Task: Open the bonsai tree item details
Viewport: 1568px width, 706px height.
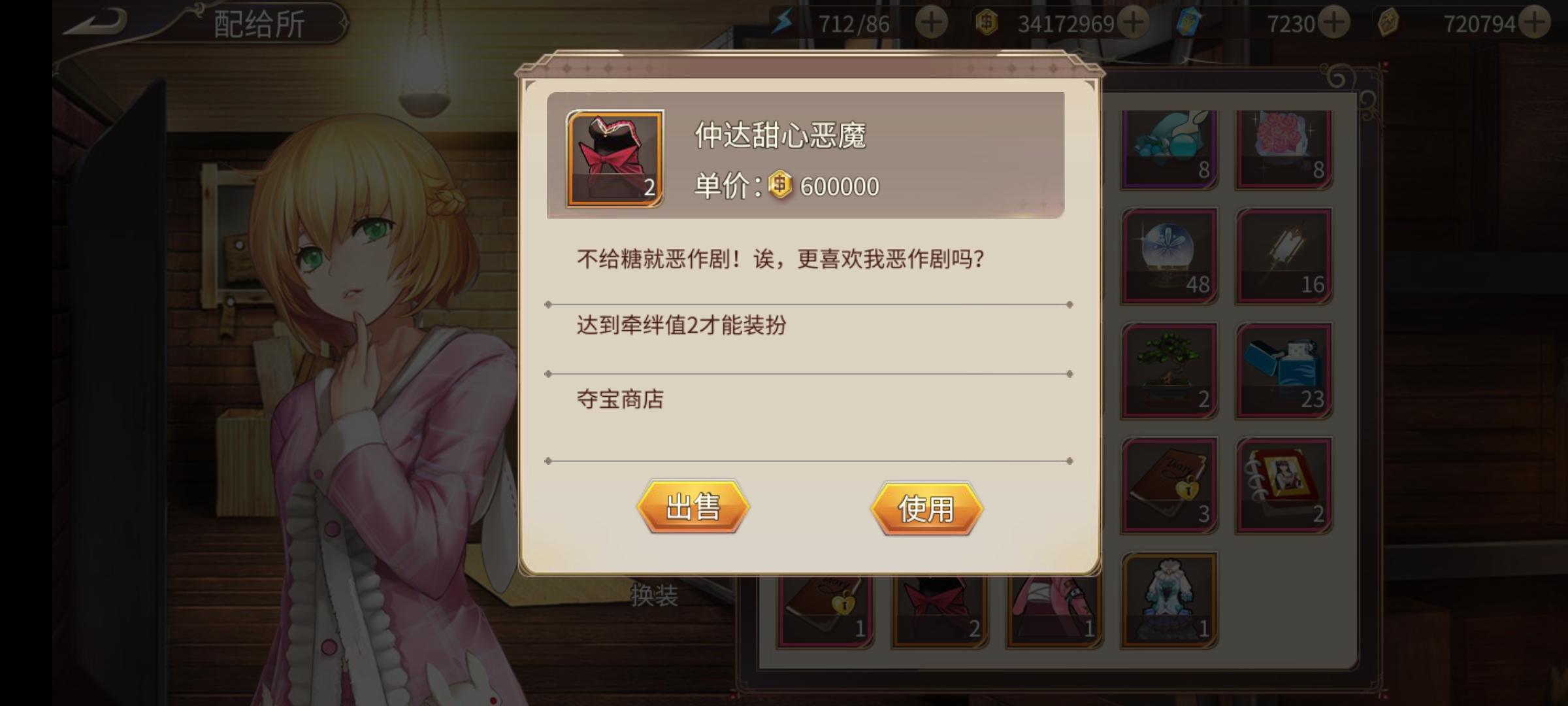Action: 1168,369
